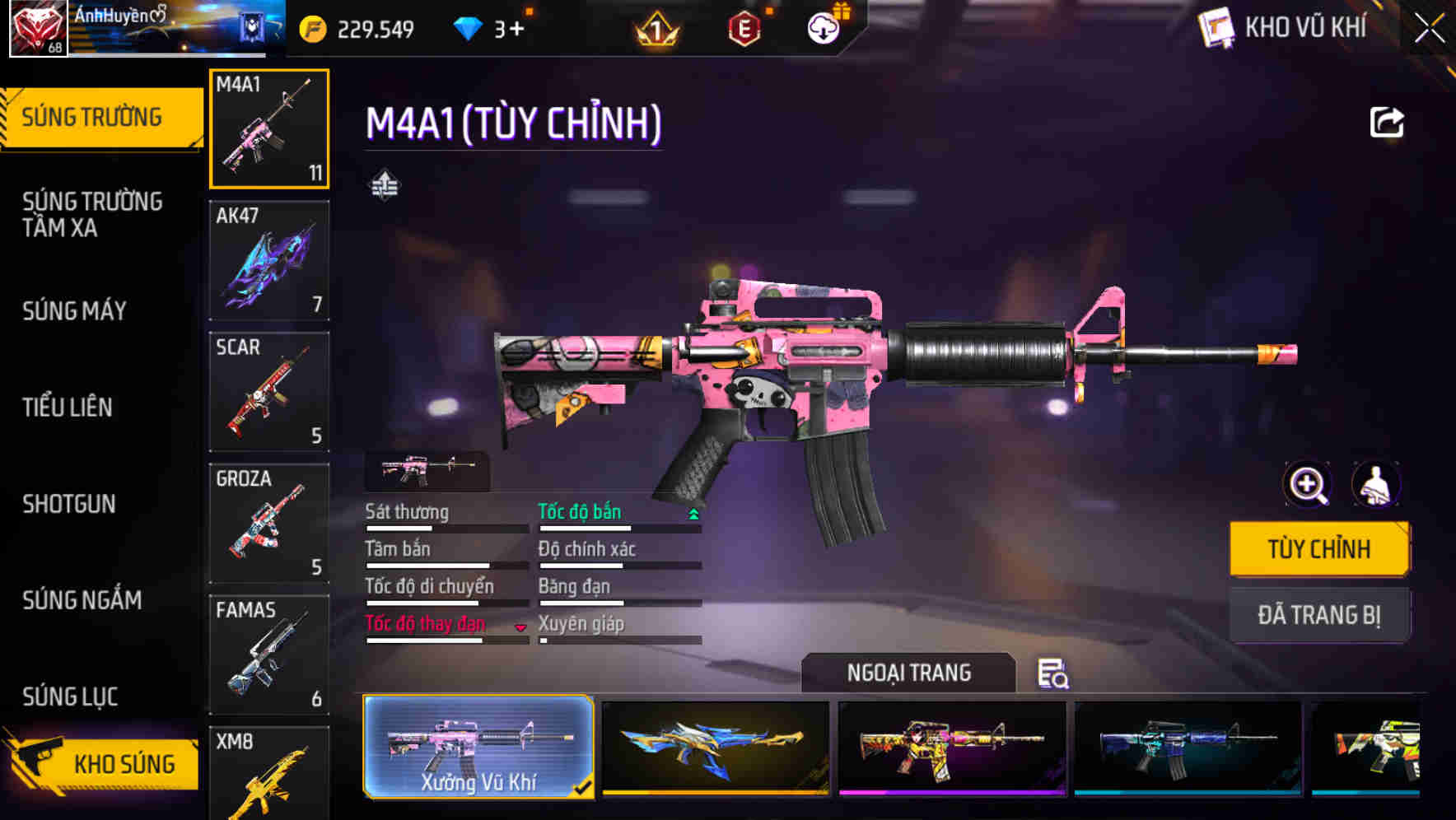Expand the red arrow on Tốc độ thay đạn
Image resolution: width=1456 pixels, height=820 pixels.
point(520,627)
